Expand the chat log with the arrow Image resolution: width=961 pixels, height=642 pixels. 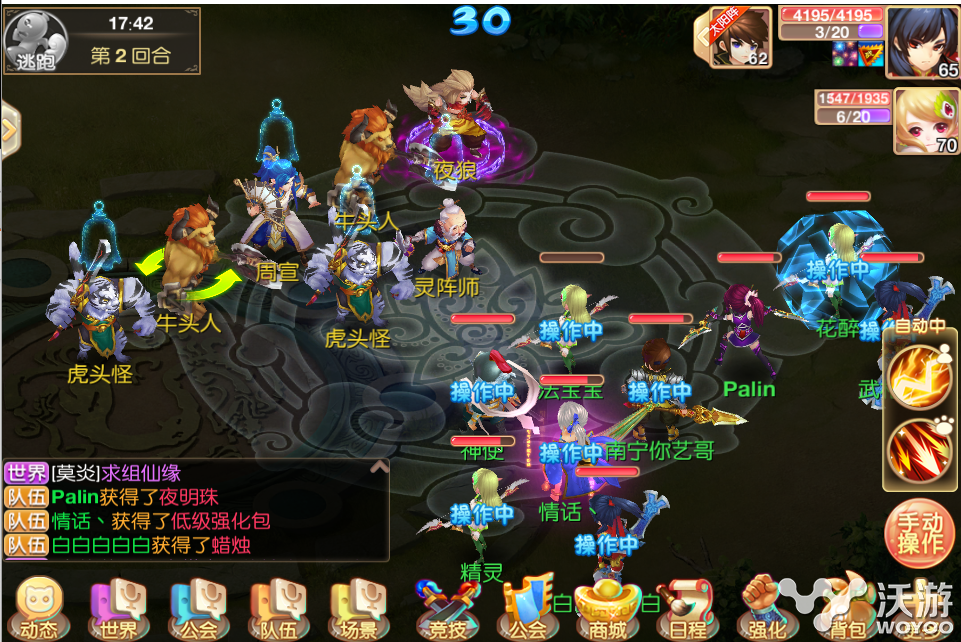pyautogui.click(x=379, y=467)
